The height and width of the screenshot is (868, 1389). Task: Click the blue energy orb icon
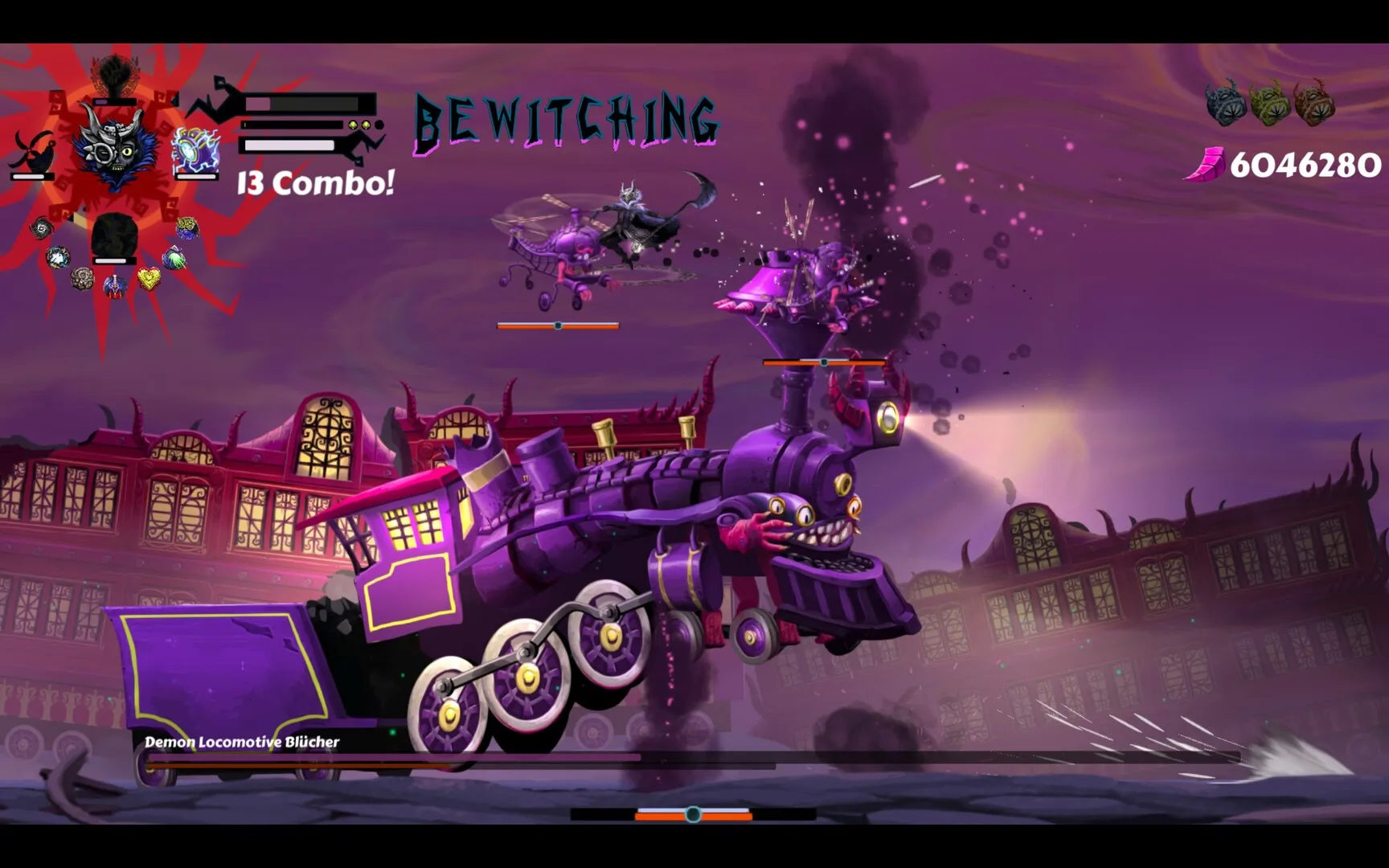[x=59, y=257]
